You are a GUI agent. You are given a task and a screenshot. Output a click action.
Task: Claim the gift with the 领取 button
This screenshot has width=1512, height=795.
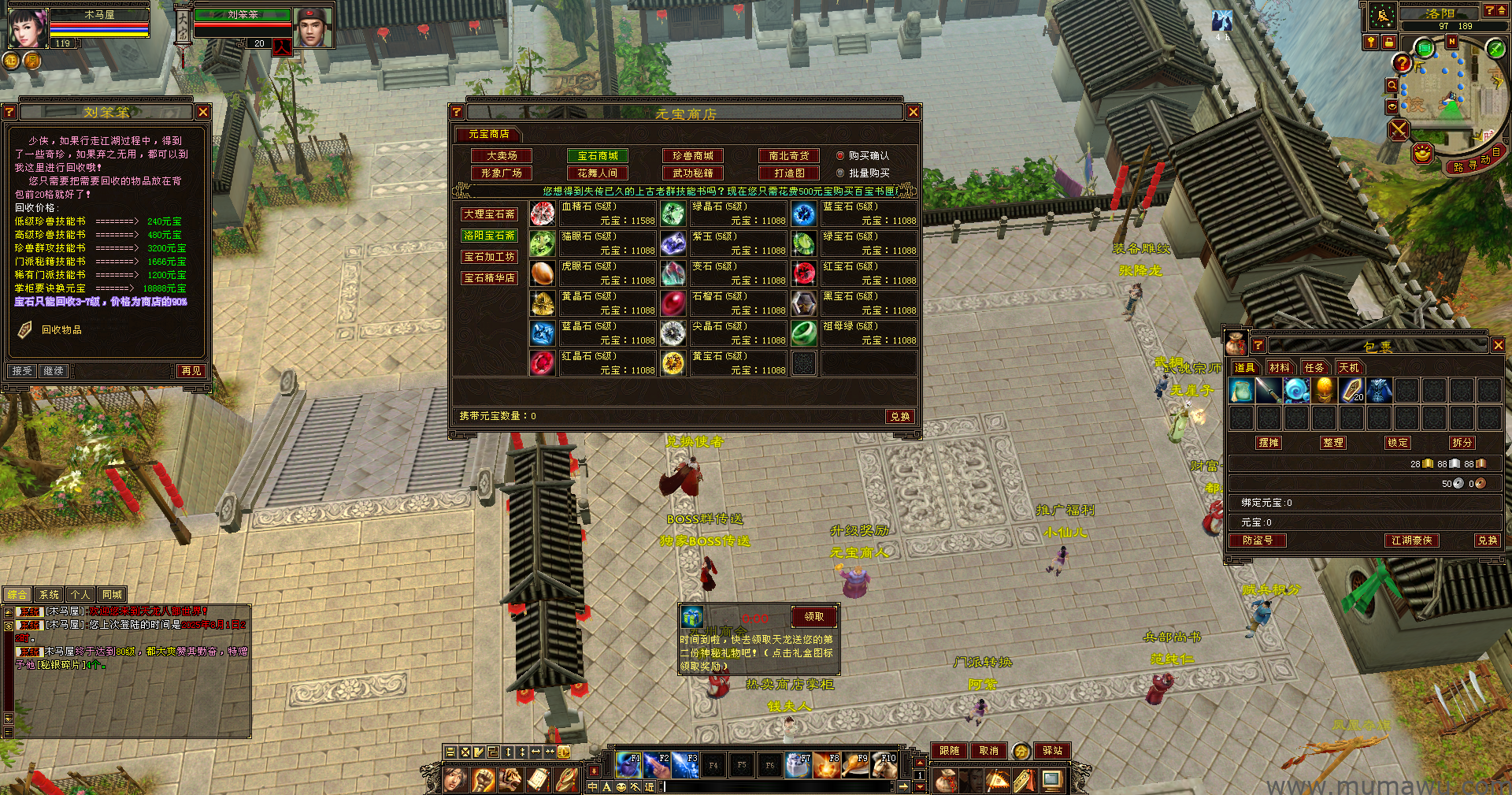coord(813,617)
